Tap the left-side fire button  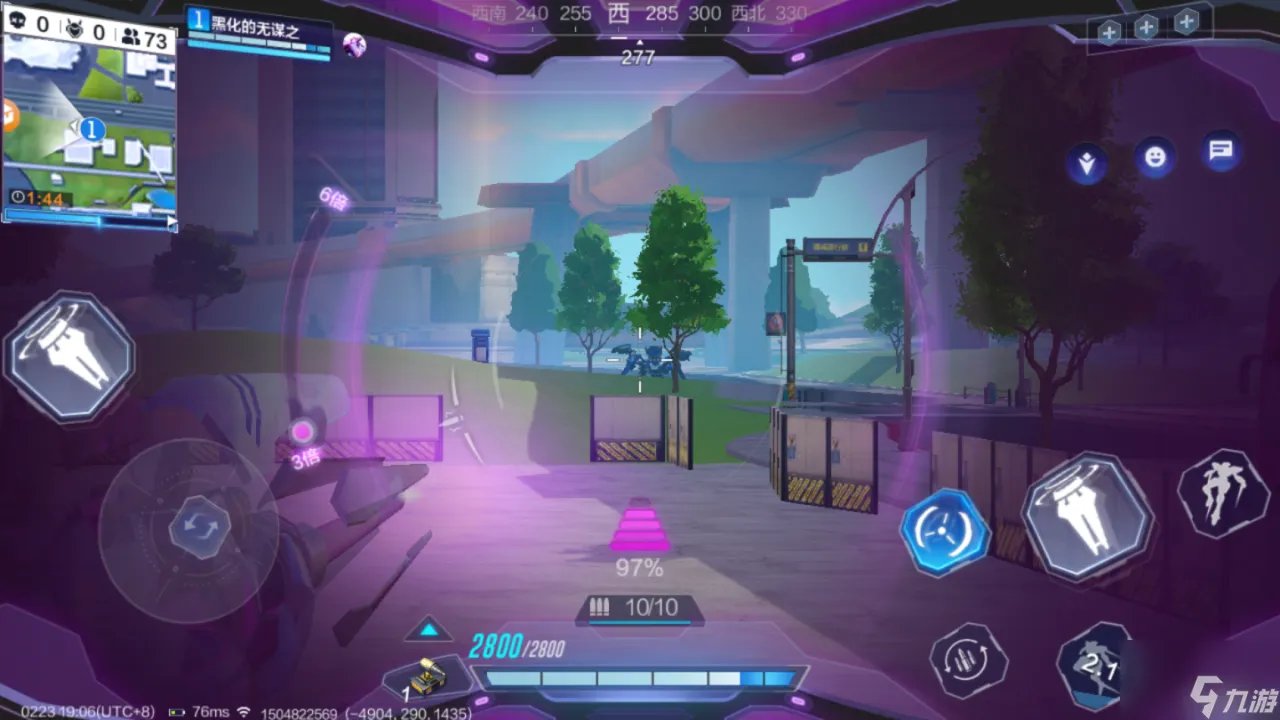click(x=70, y=355)
